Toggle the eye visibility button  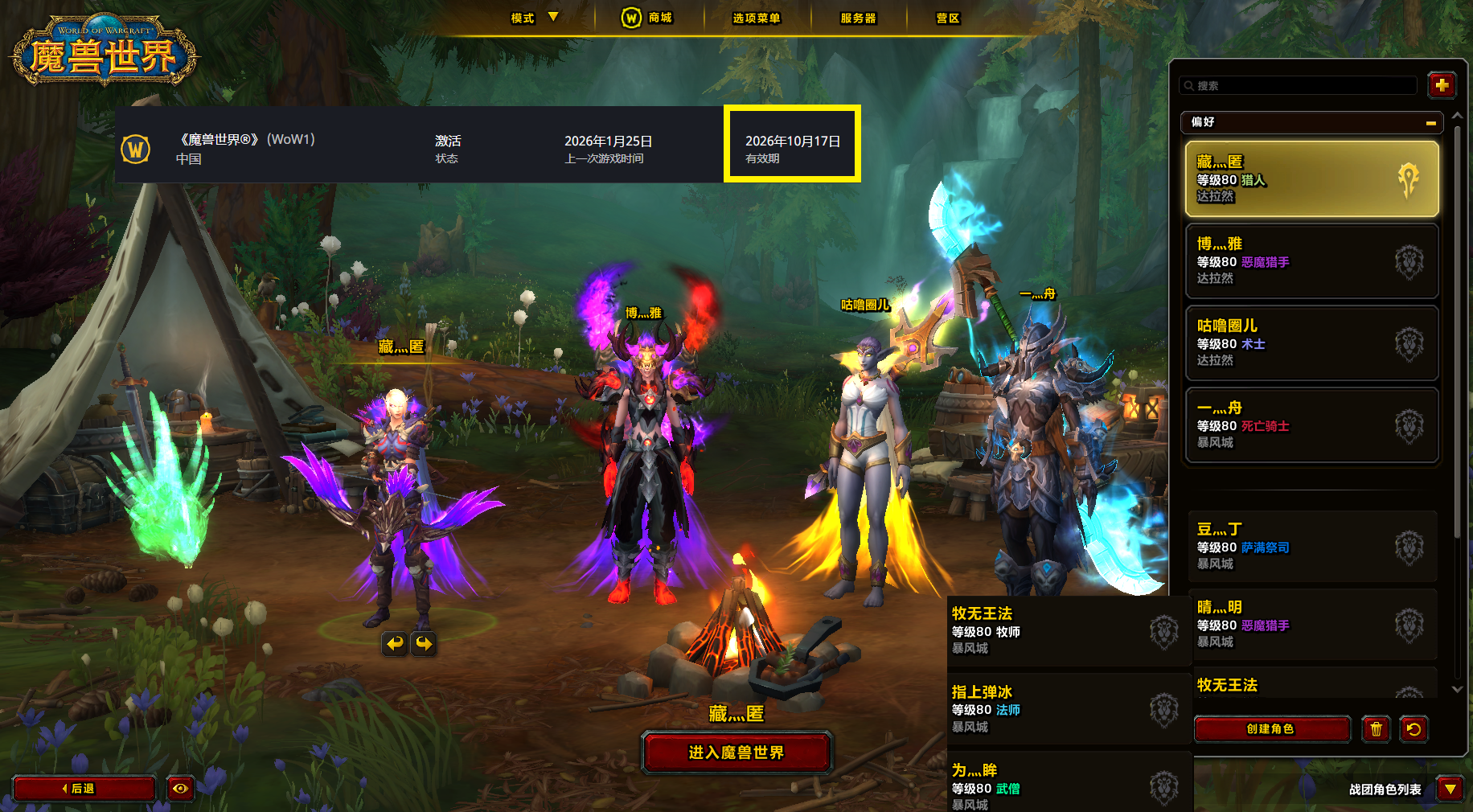180,789
